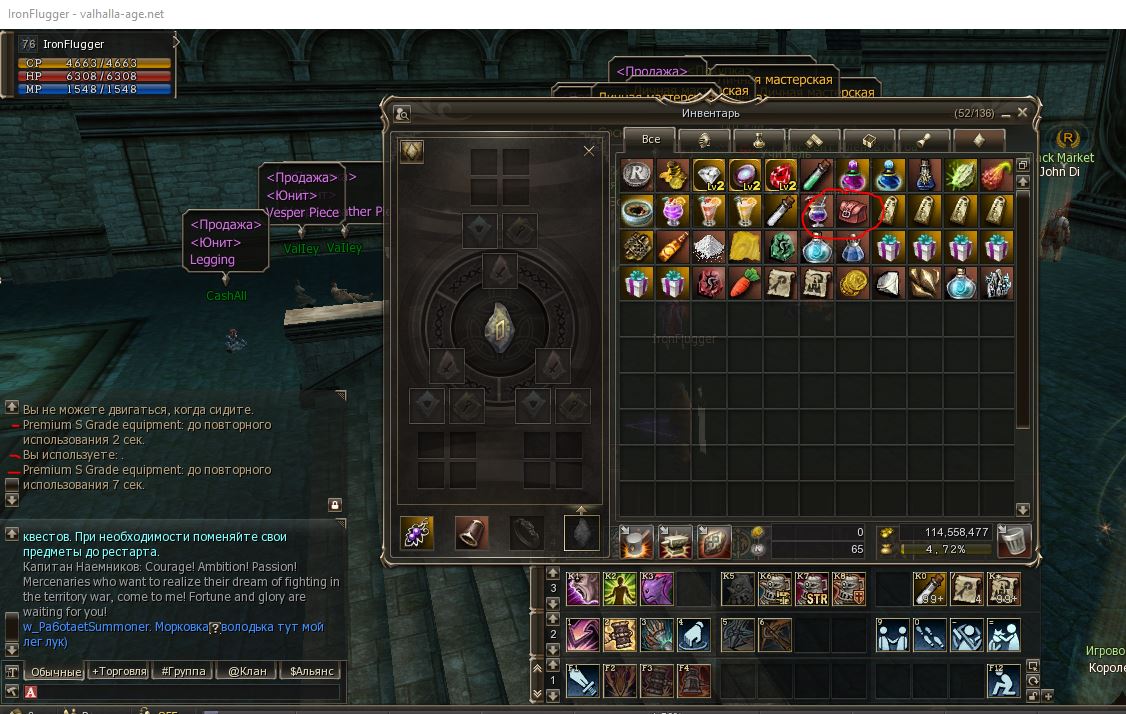The width and height of the screenshot is (1126, 714).
Task: Activate the F12 sit/stand action
Action: click(1003, 681)
